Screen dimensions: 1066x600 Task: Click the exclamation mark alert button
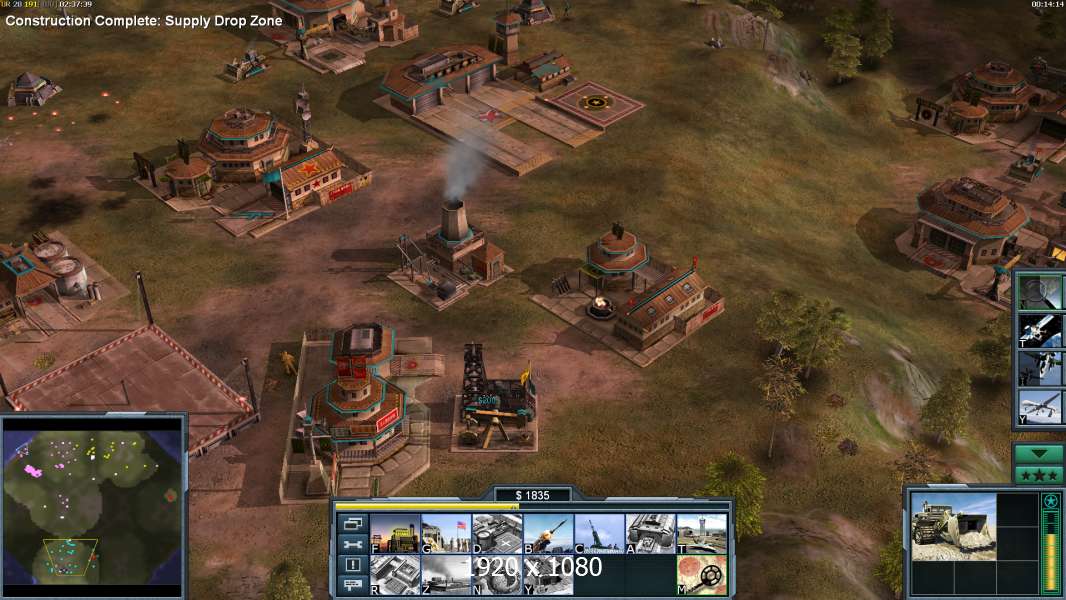352,565
